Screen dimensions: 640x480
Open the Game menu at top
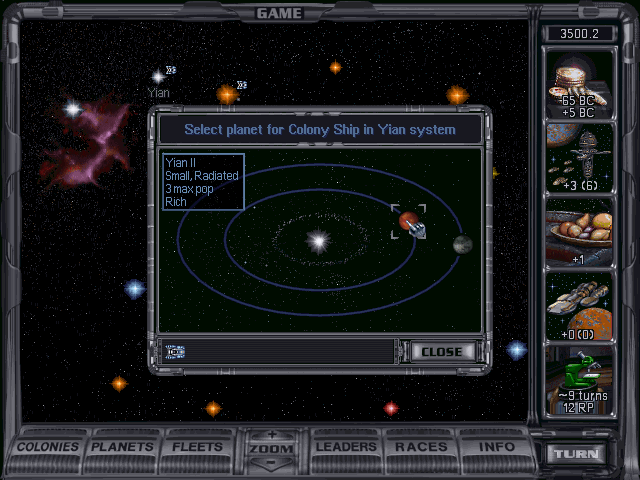[x=279, y=13]
